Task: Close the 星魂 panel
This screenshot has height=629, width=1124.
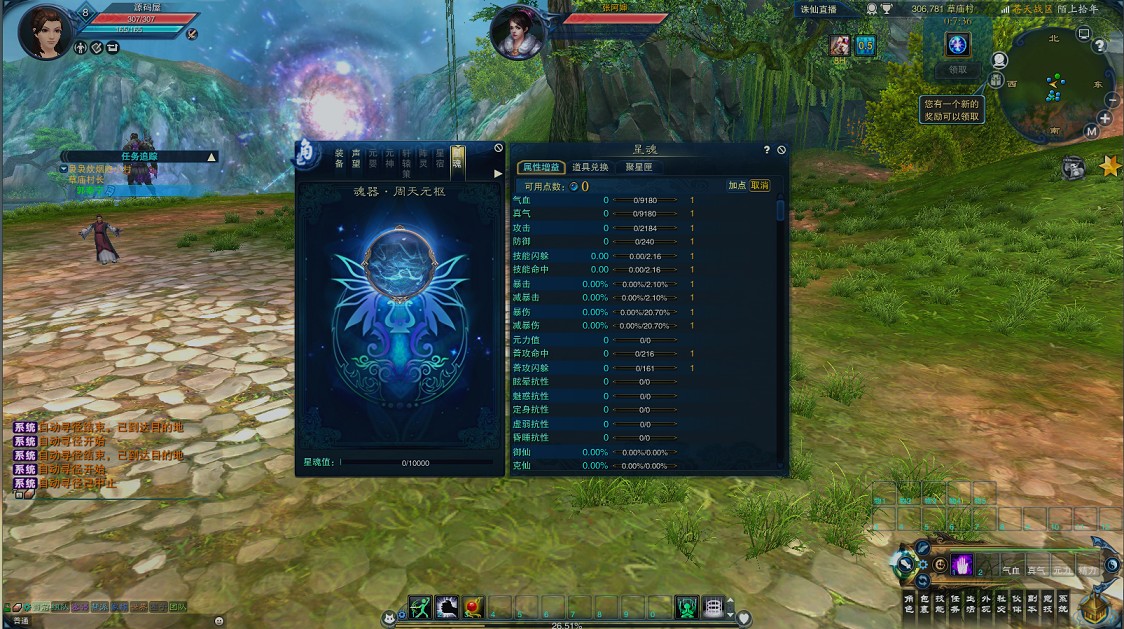Action: point(782,150)
